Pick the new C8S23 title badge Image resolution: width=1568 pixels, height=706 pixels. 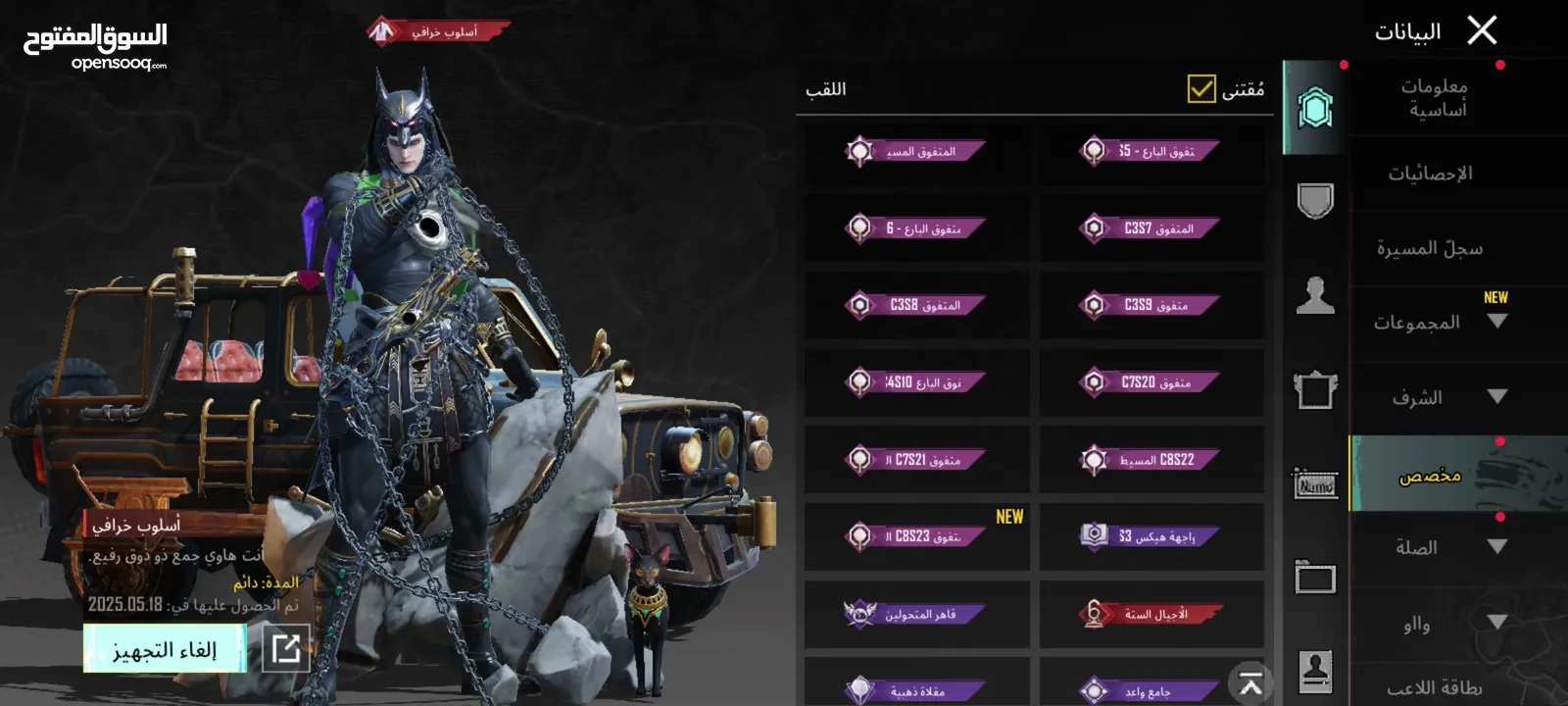(x=916, y=536)
